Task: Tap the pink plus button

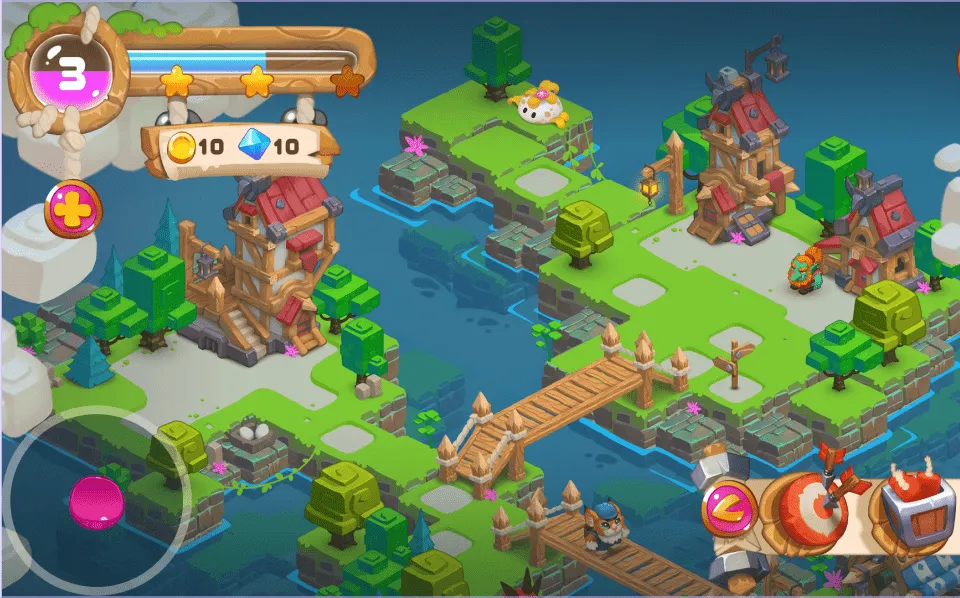Action: [x=73, y=209]
